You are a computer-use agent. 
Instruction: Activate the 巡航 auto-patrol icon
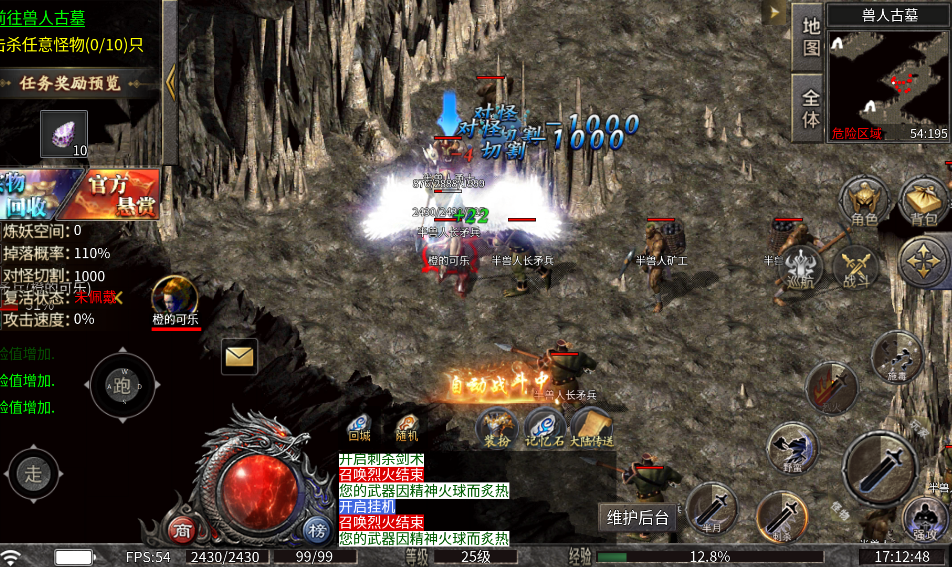(800, 268)
